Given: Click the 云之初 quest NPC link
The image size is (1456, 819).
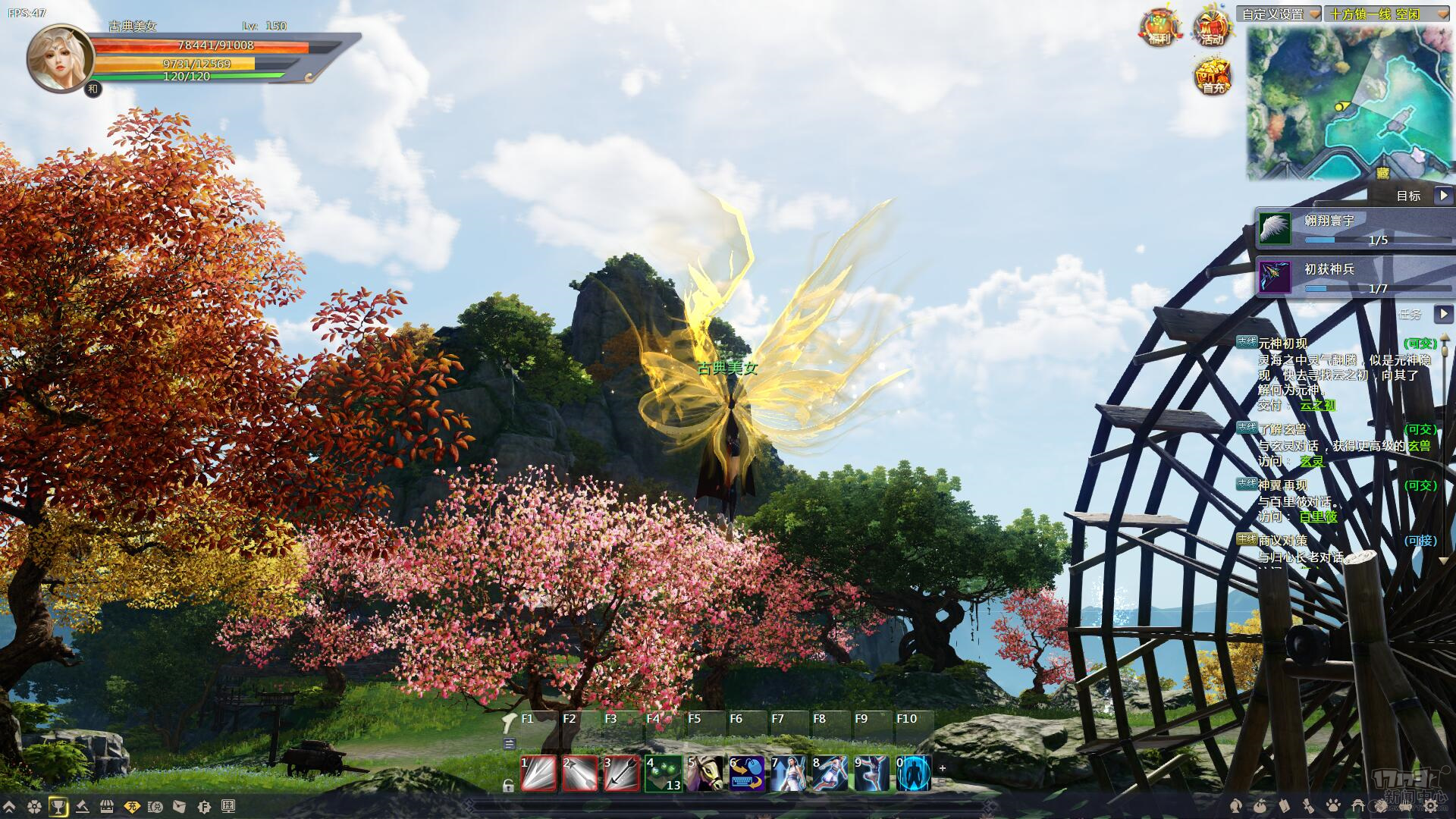Looking at the screenshot, I should [x=1317, y=406].
